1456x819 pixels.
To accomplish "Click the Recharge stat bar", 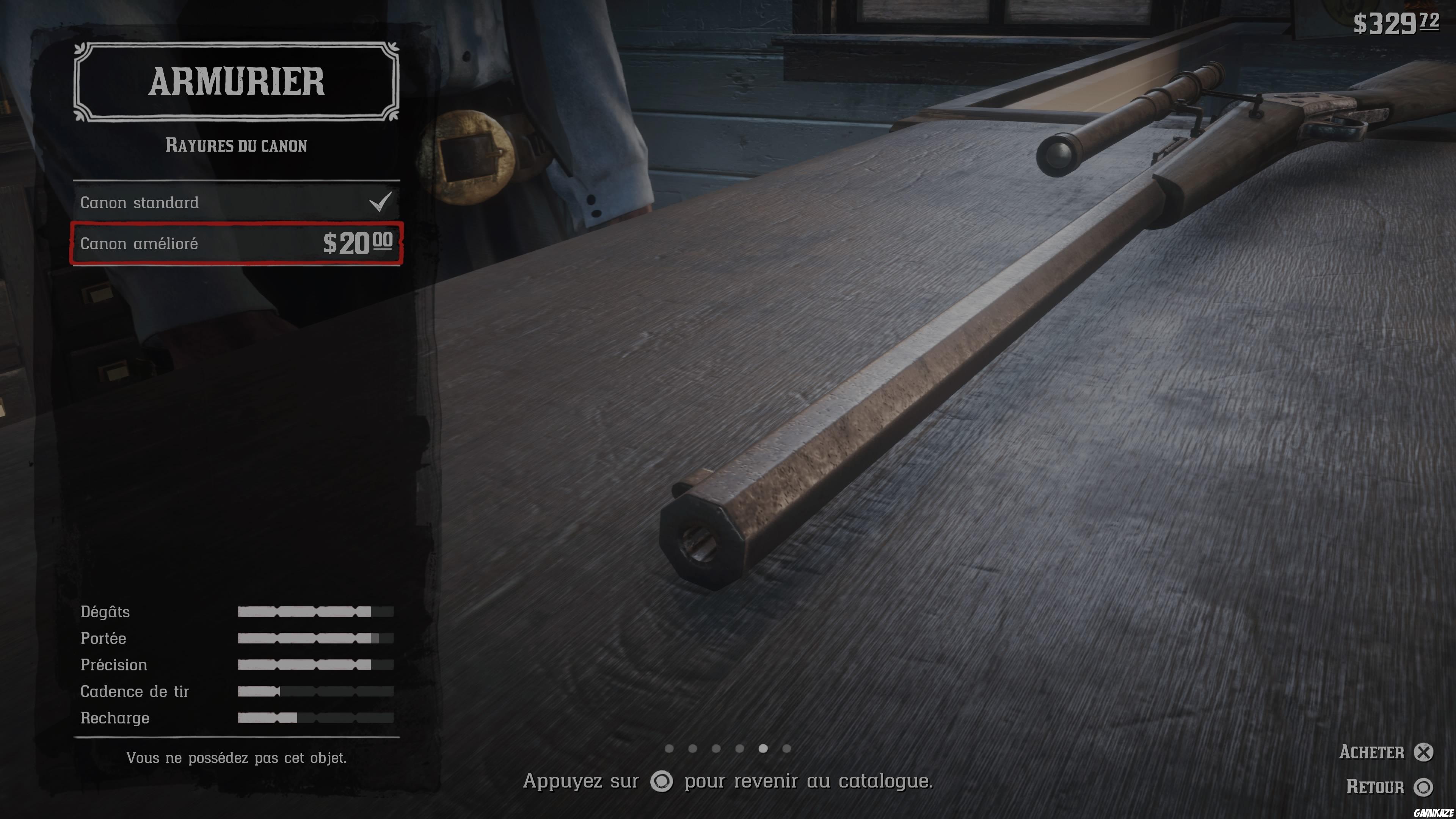I will point(317,718).
